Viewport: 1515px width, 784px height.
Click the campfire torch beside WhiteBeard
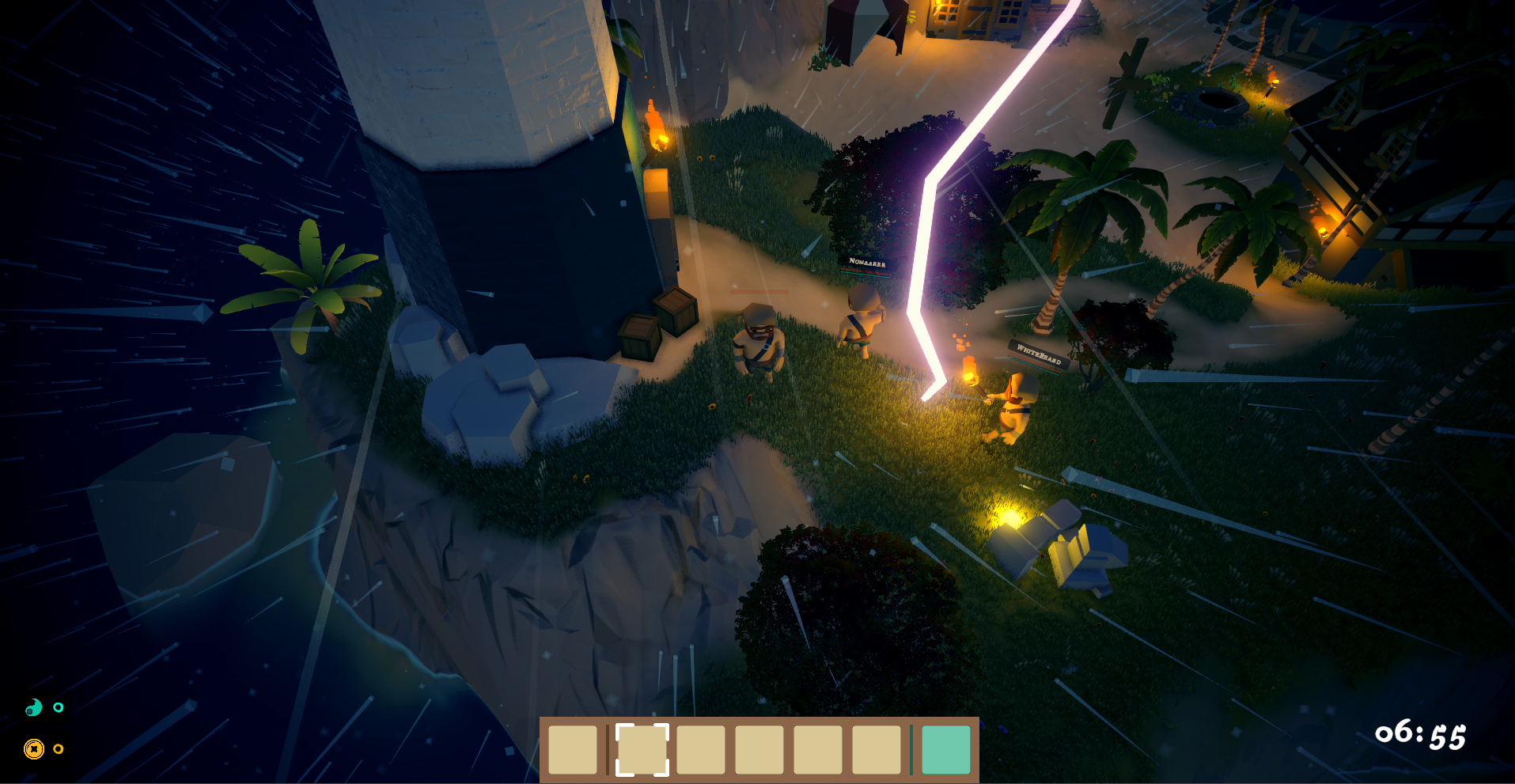click(969, 368)
